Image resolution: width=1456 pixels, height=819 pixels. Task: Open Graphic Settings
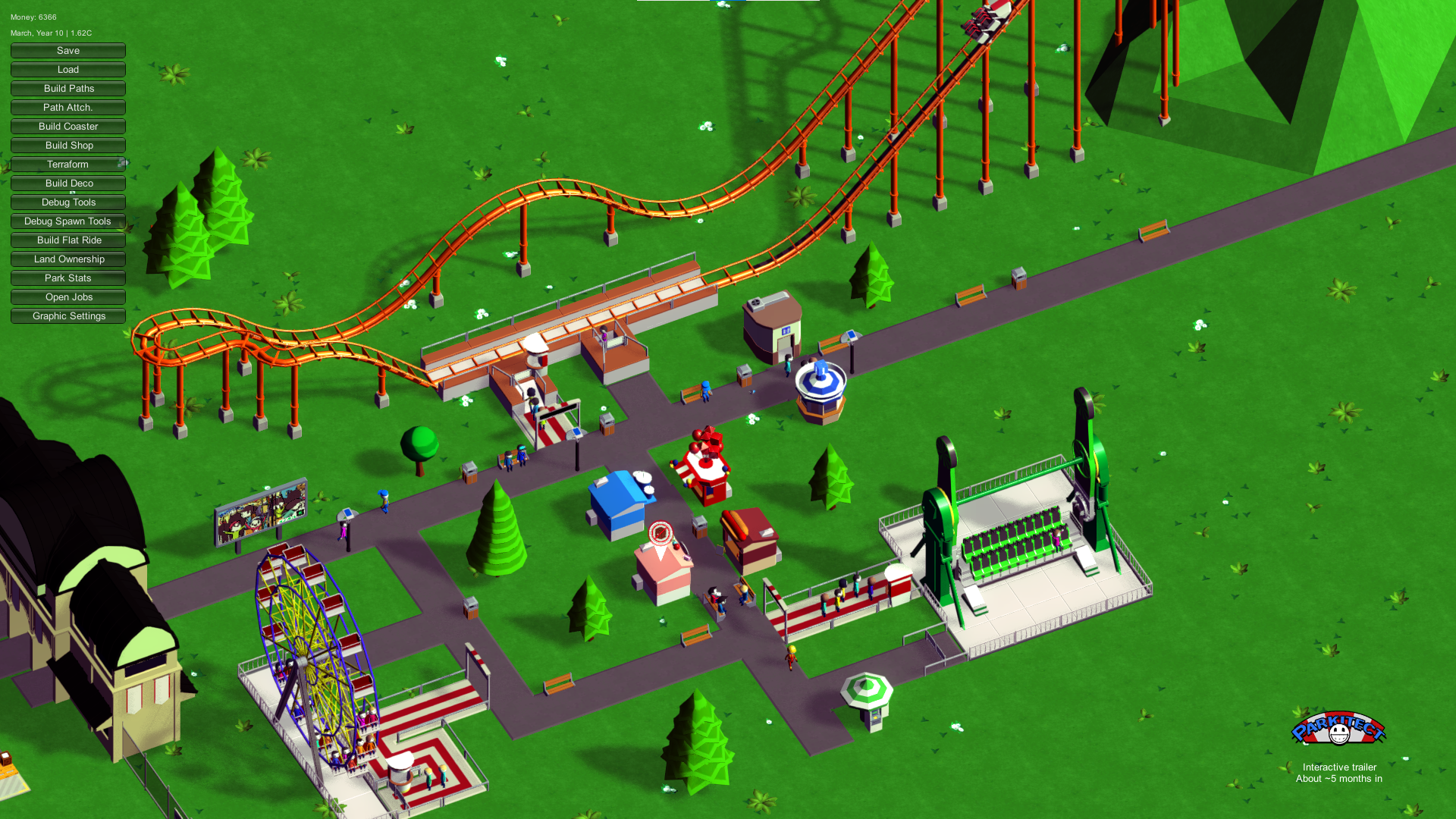click(68, 316)
